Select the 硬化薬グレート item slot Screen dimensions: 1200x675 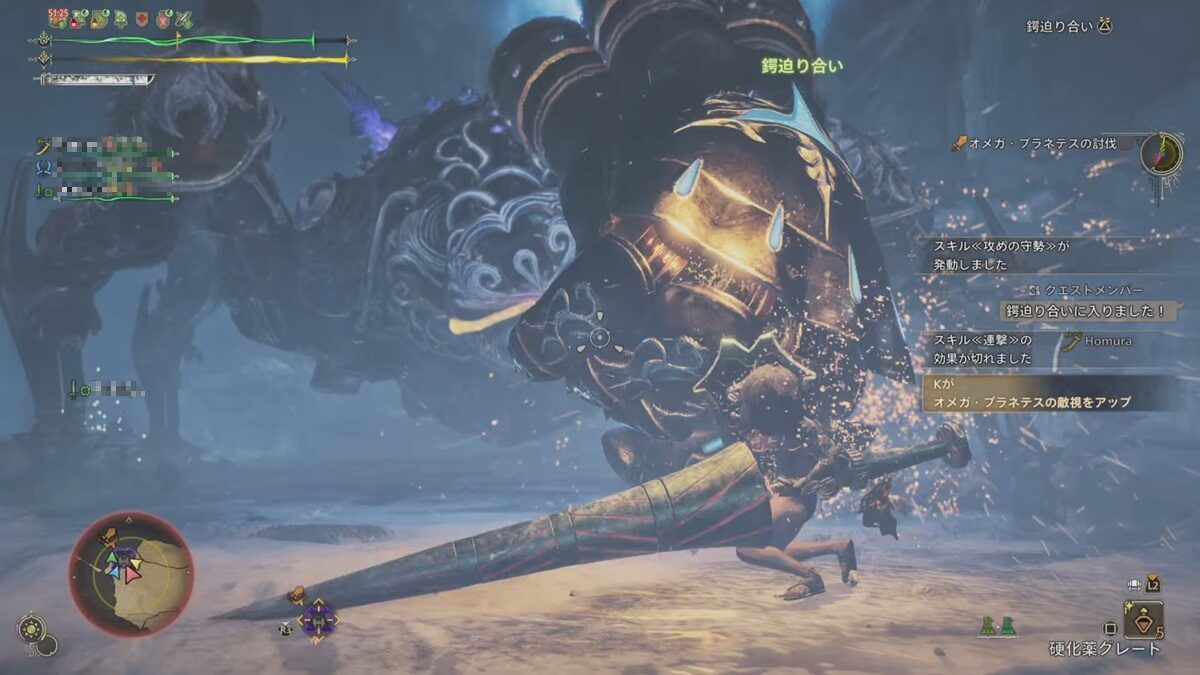pyautogui.click(x=1142, y=618)
